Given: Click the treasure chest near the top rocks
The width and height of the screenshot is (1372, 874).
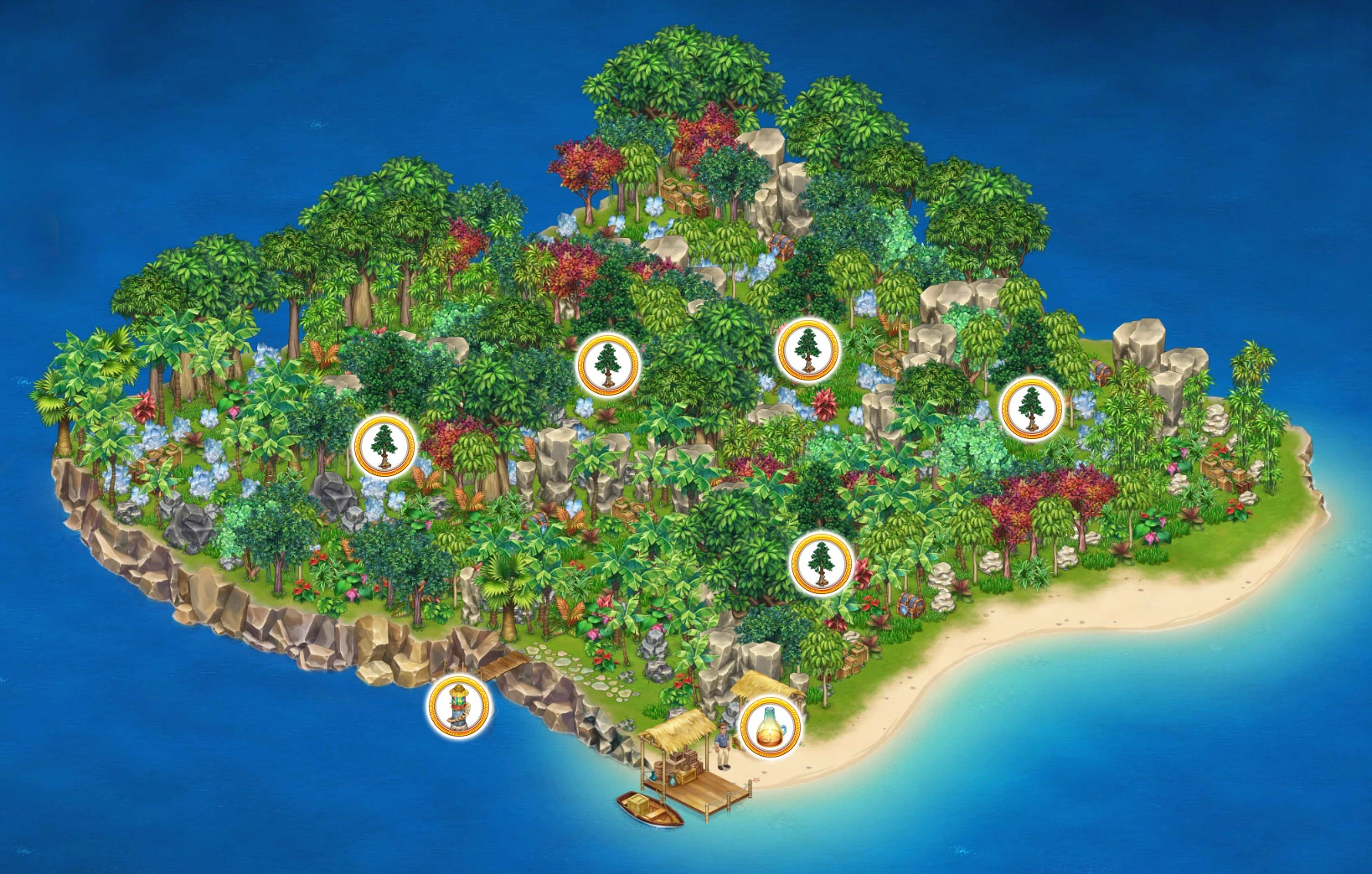Looking at the screenshot, I should [782, 246].
